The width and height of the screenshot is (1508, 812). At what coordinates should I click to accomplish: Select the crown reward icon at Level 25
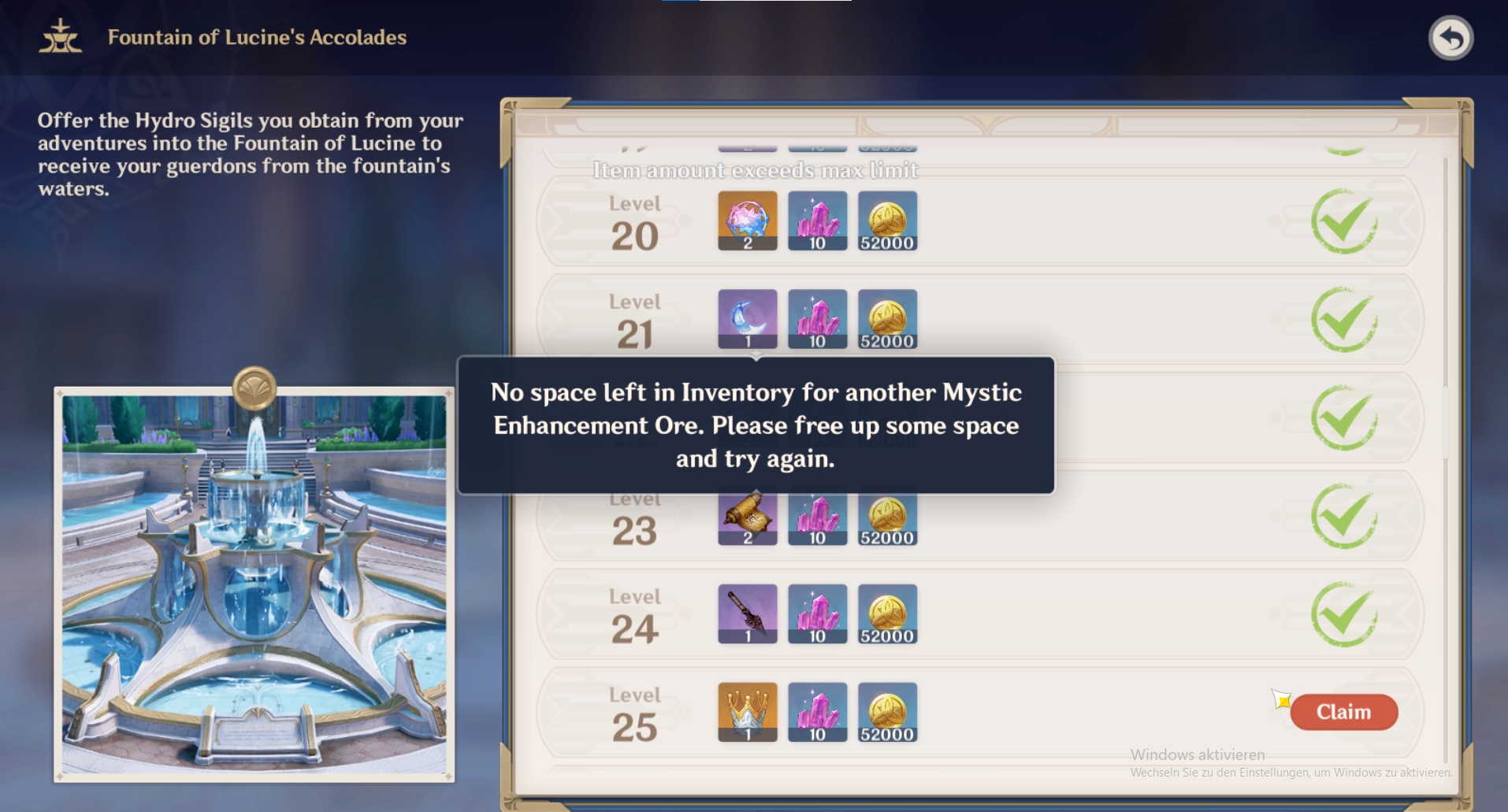(747, 711)
